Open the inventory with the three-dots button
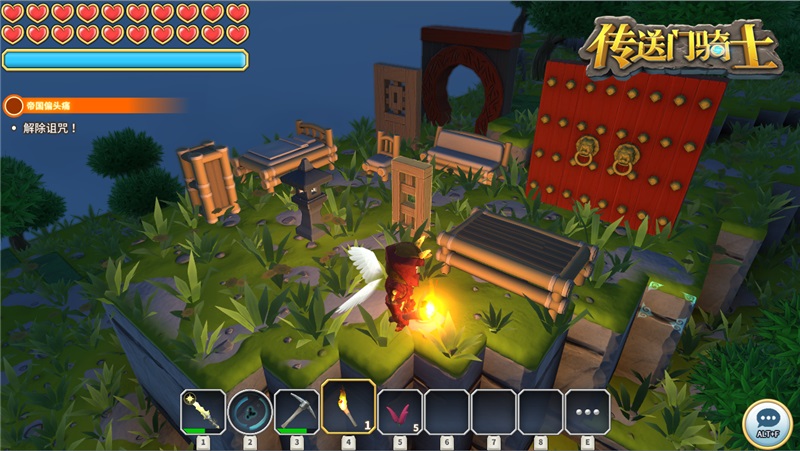The height and width of the screenshot is (451, 800). point(587,411)
